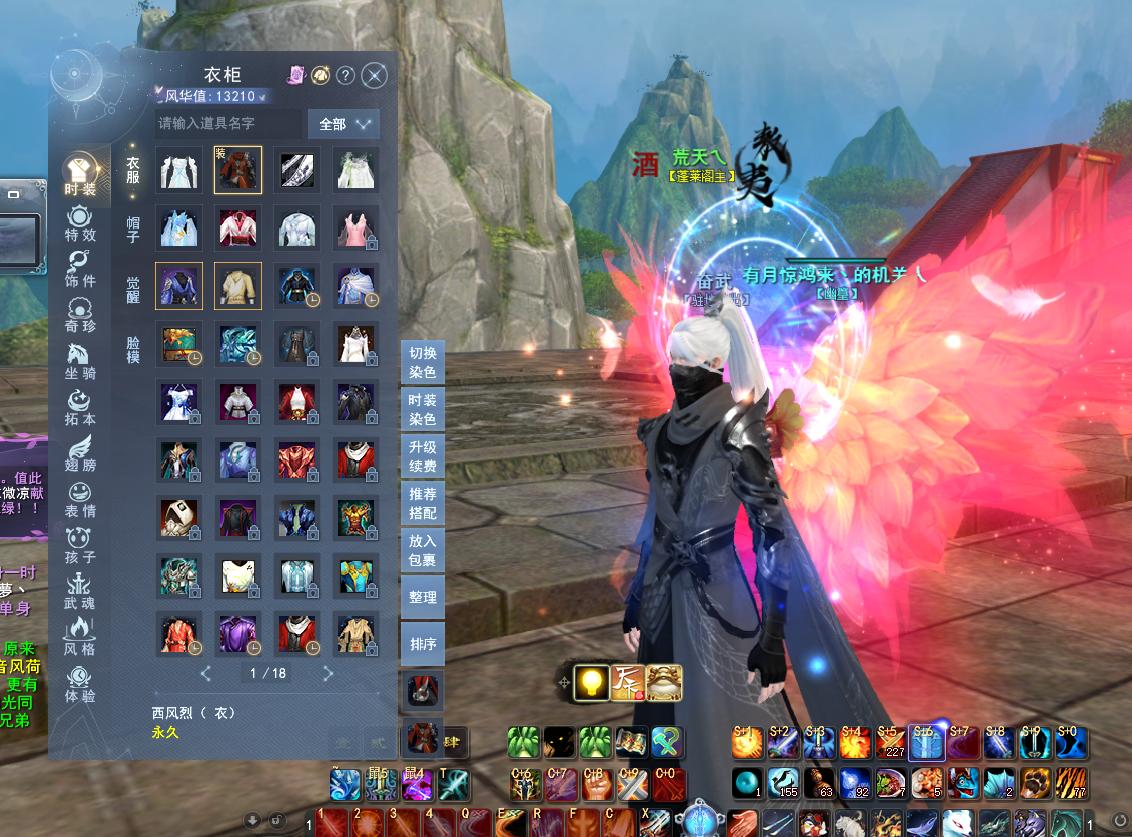Switch to the 特效 effects category

[x=80, y=223]
